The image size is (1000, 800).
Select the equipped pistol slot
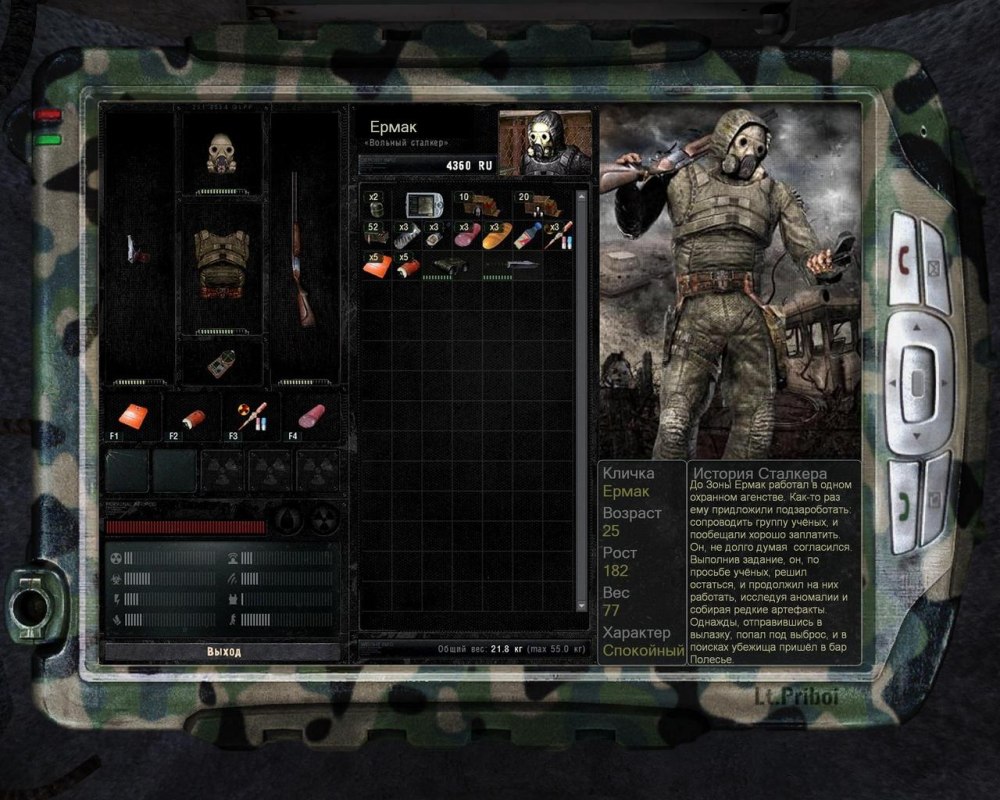138,250
